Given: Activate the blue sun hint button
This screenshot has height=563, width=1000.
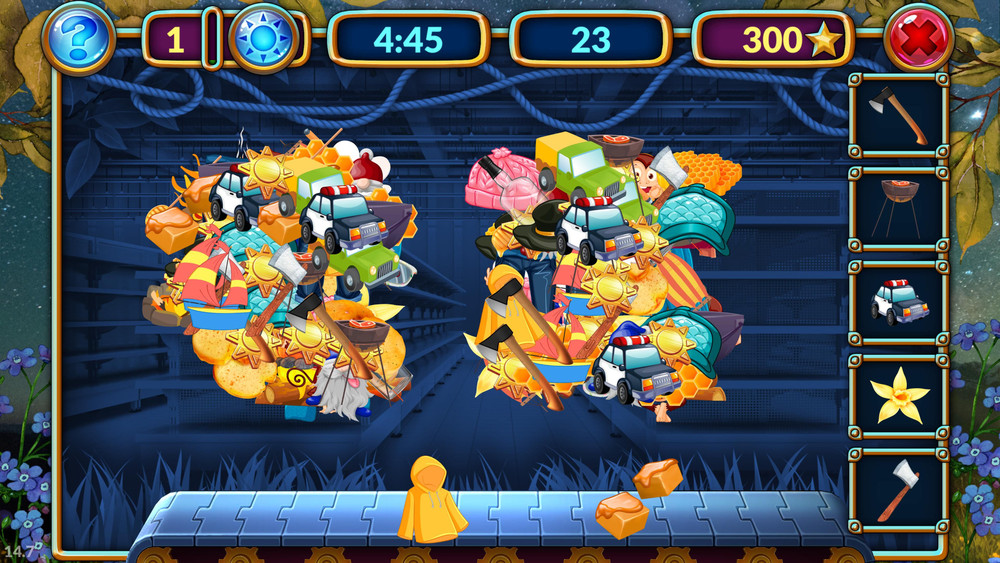Looking at the screenshot, I should [x=263, y=40].
